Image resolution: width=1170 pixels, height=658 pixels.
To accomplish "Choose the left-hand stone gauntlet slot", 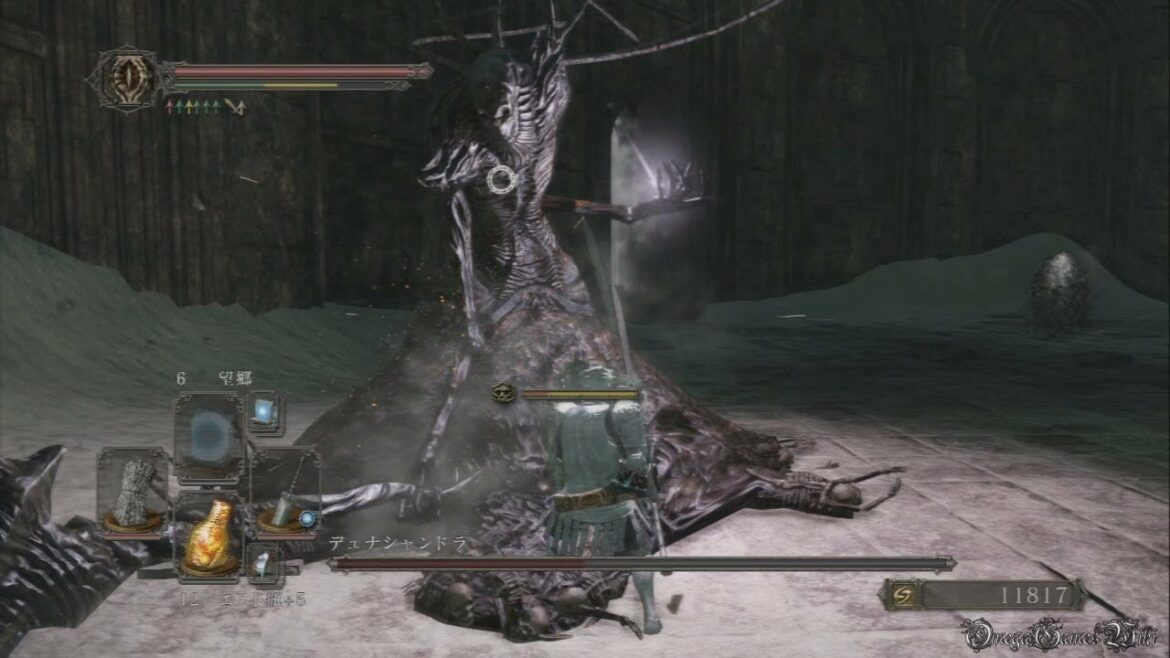I will (133, 493).
